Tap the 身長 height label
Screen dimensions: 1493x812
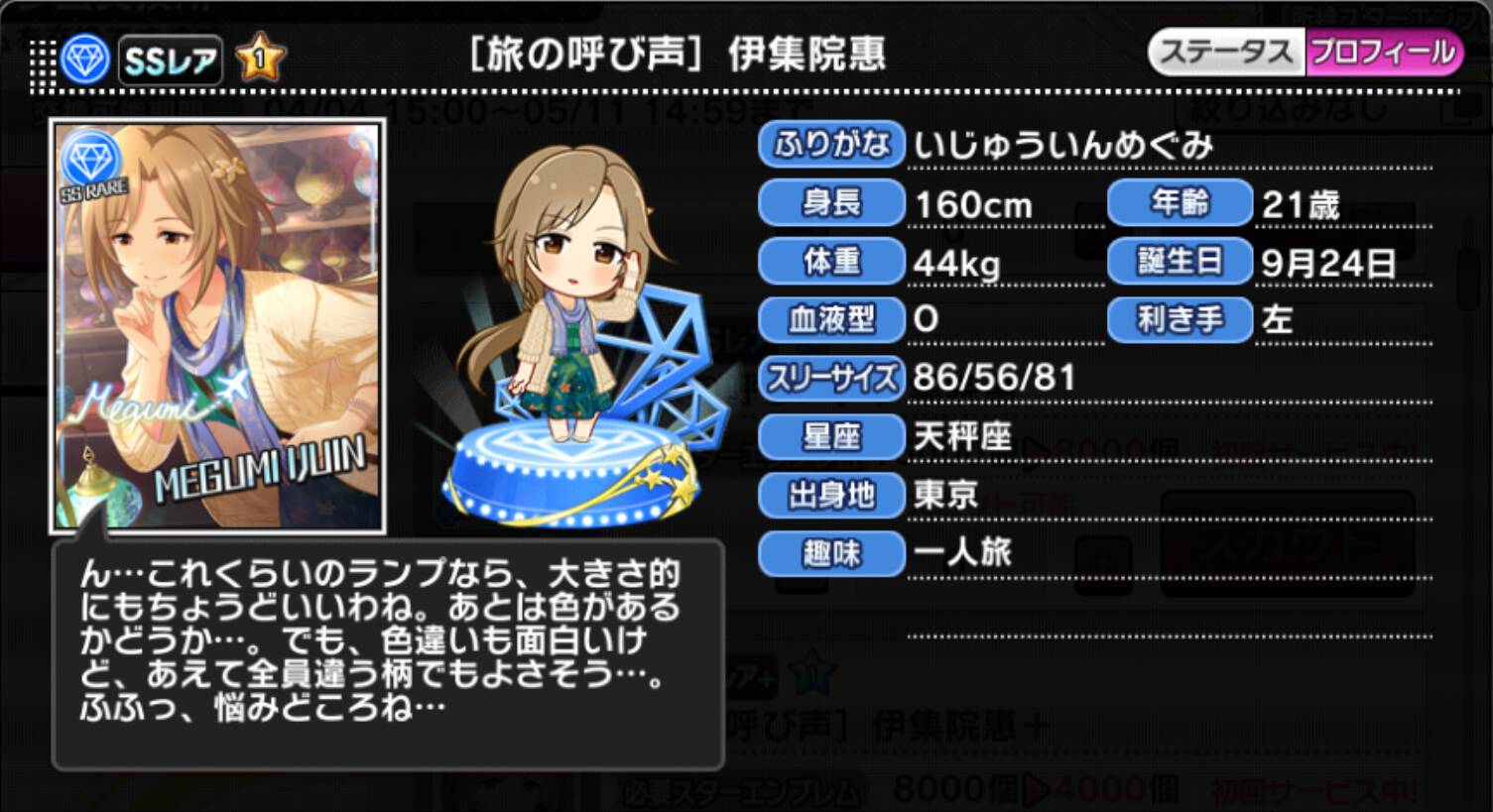[830, 203]
